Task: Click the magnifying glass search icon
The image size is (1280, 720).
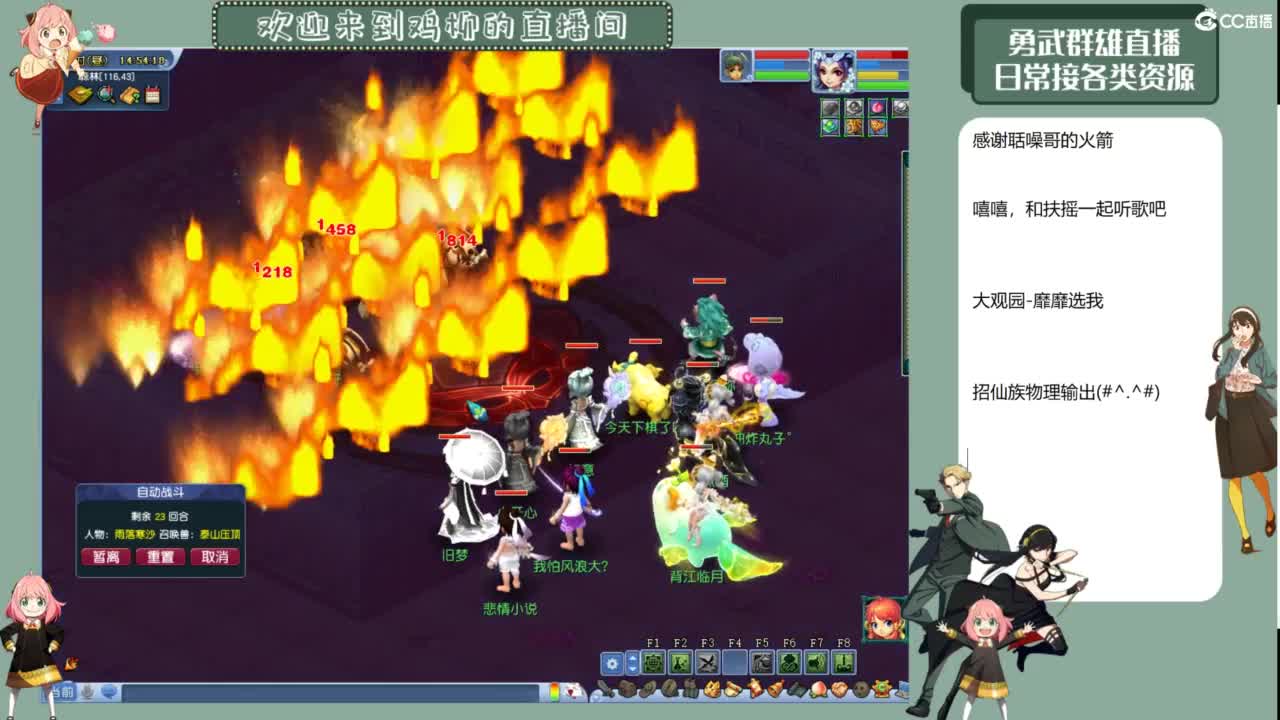Action: coord(105,96)
